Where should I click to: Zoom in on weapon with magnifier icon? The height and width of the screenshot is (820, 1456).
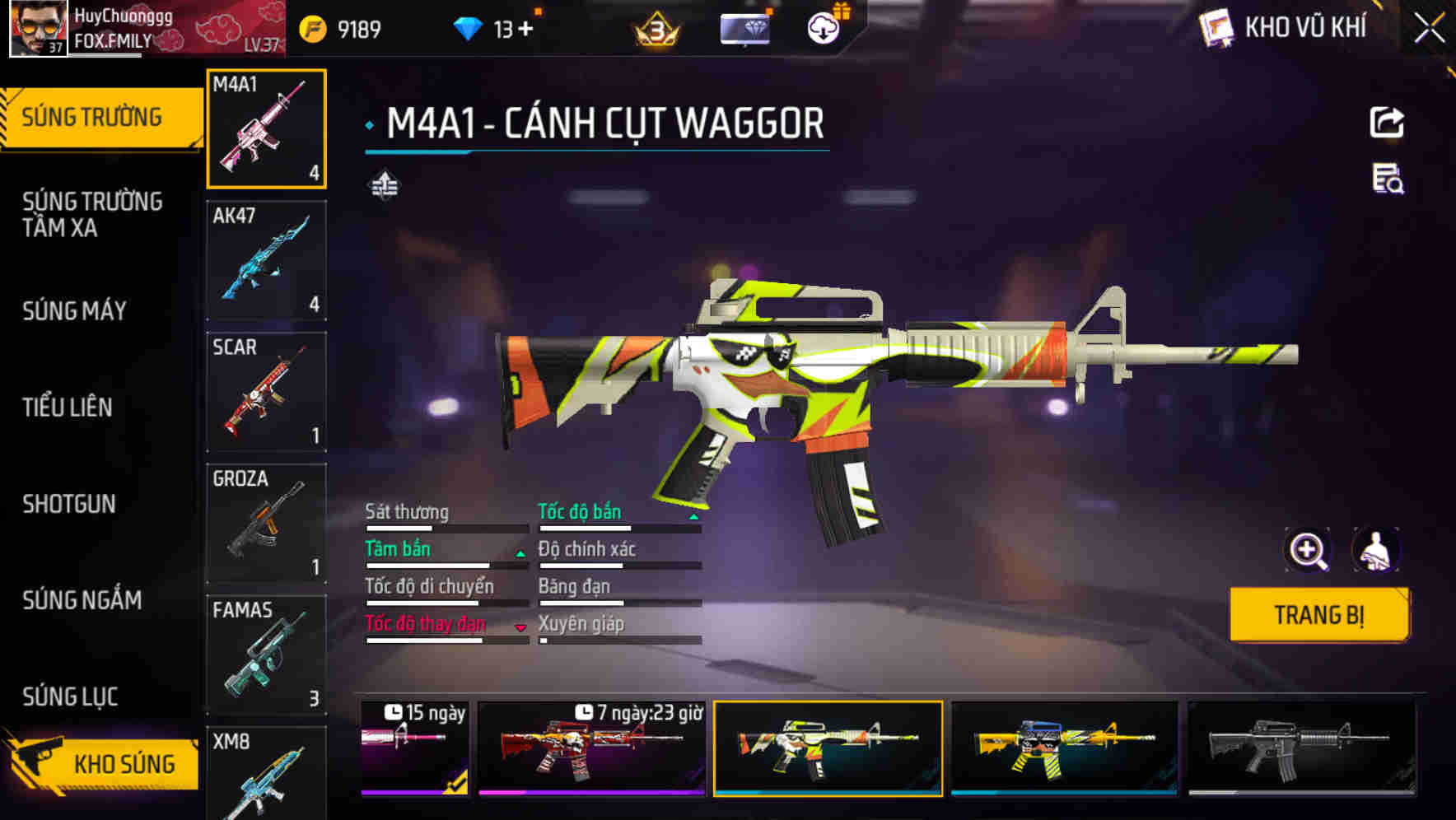[1308, 550]
